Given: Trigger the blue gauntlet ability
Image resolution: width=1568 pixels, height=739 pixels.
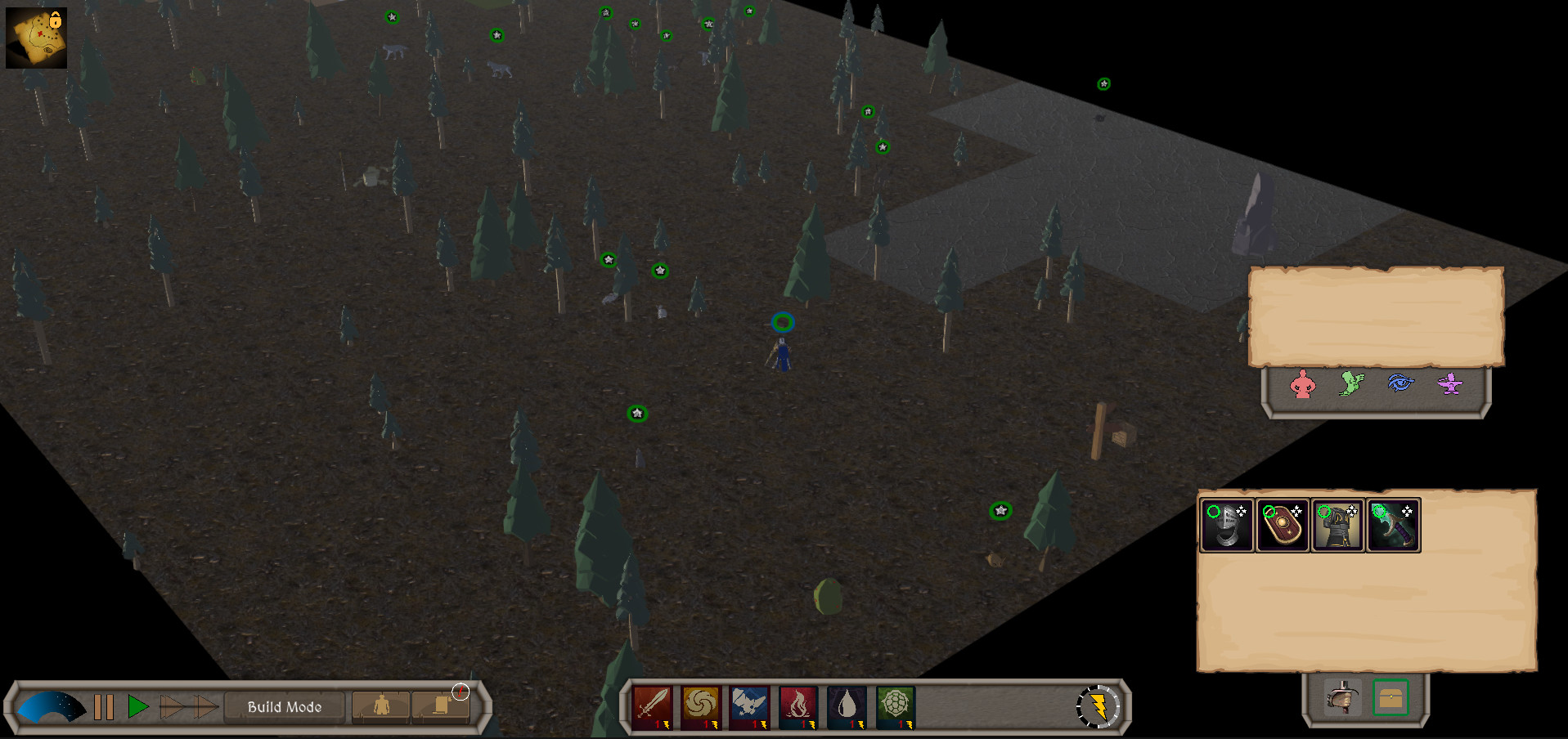Looking at the screenshot, I should click(749, 705).
